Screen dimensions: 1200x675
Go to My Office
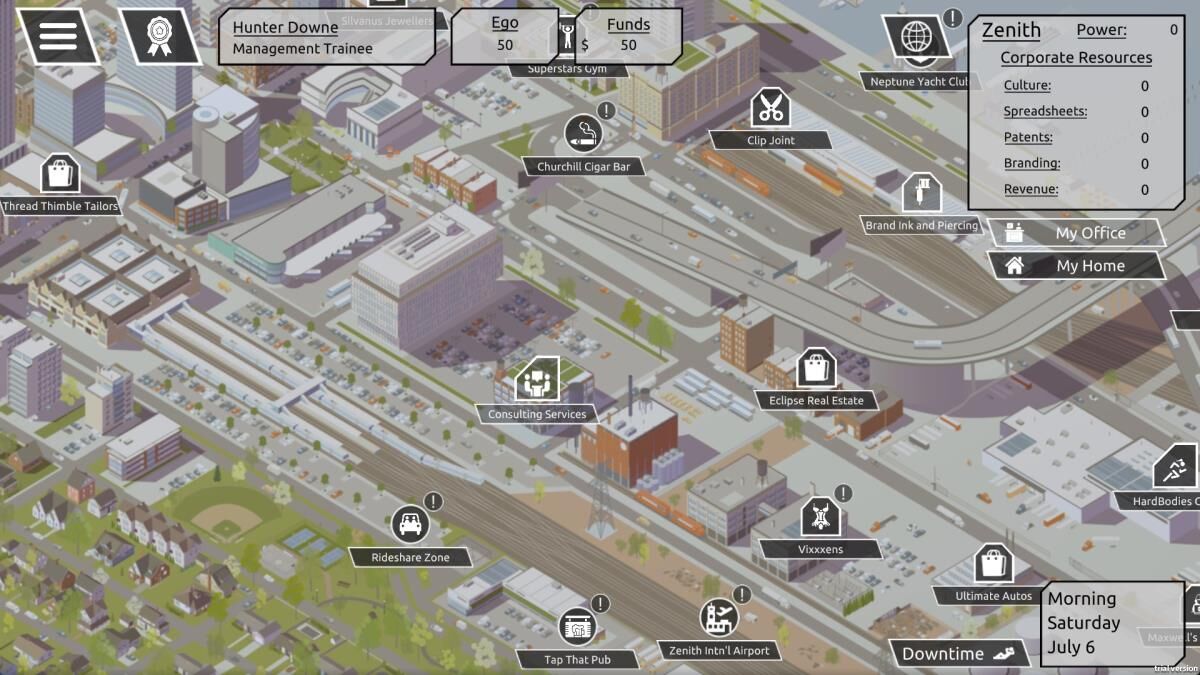(1076, 233)
